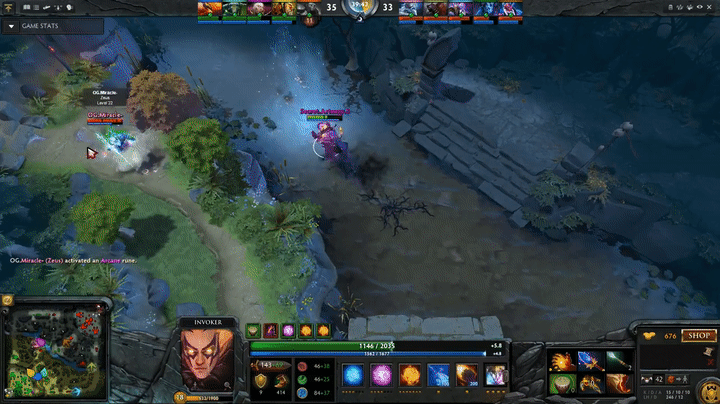720x404 pixels.
Task: Use the Invoke ability icon
Action: pyautogui.click(x=495, y=375)
